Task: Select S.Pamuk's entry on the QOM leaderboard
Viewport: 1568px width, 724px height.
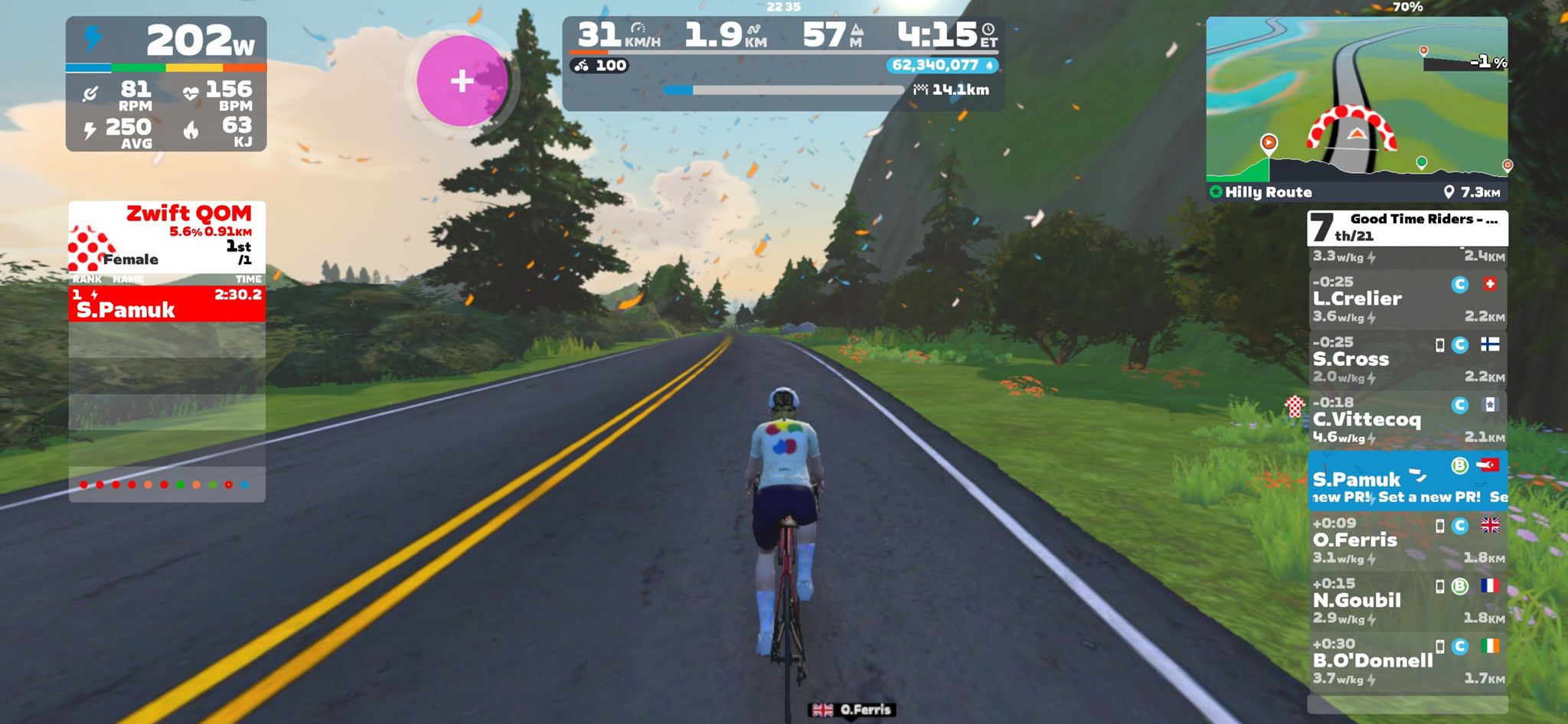Action: (x=167, y=303)
